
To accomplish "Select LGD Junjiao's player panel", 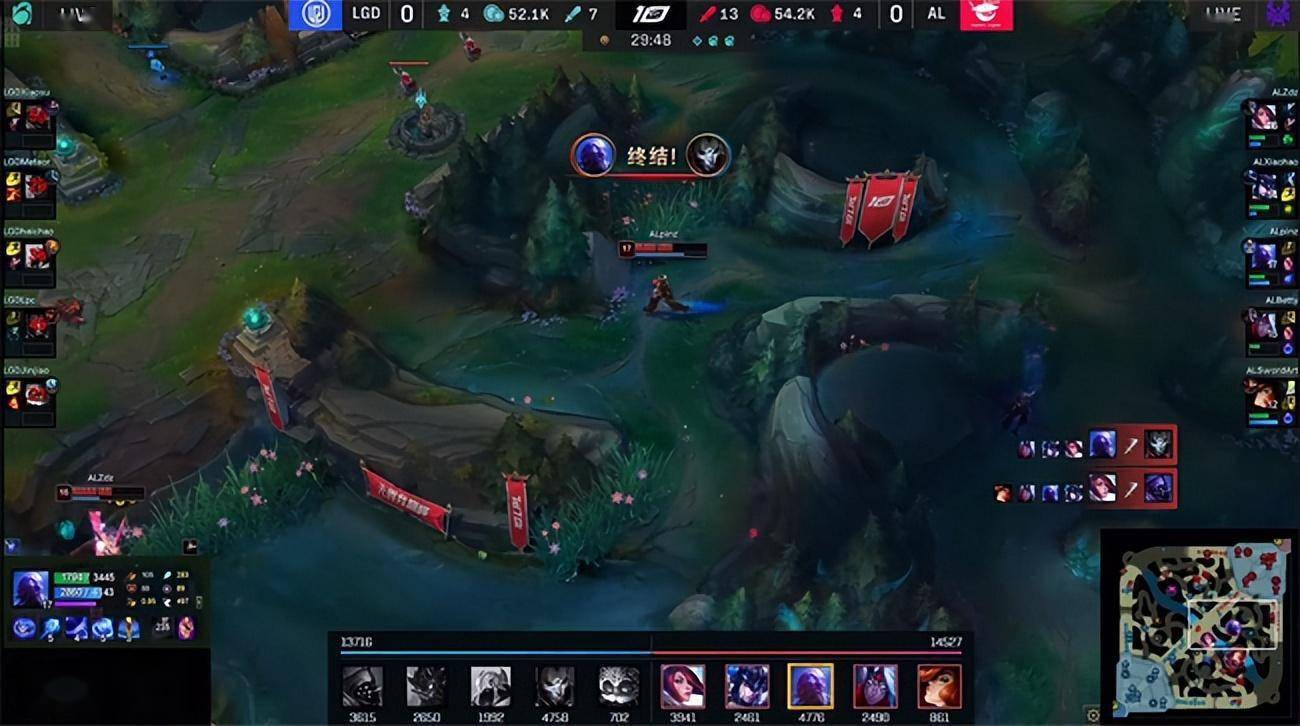I will point(30,393).
